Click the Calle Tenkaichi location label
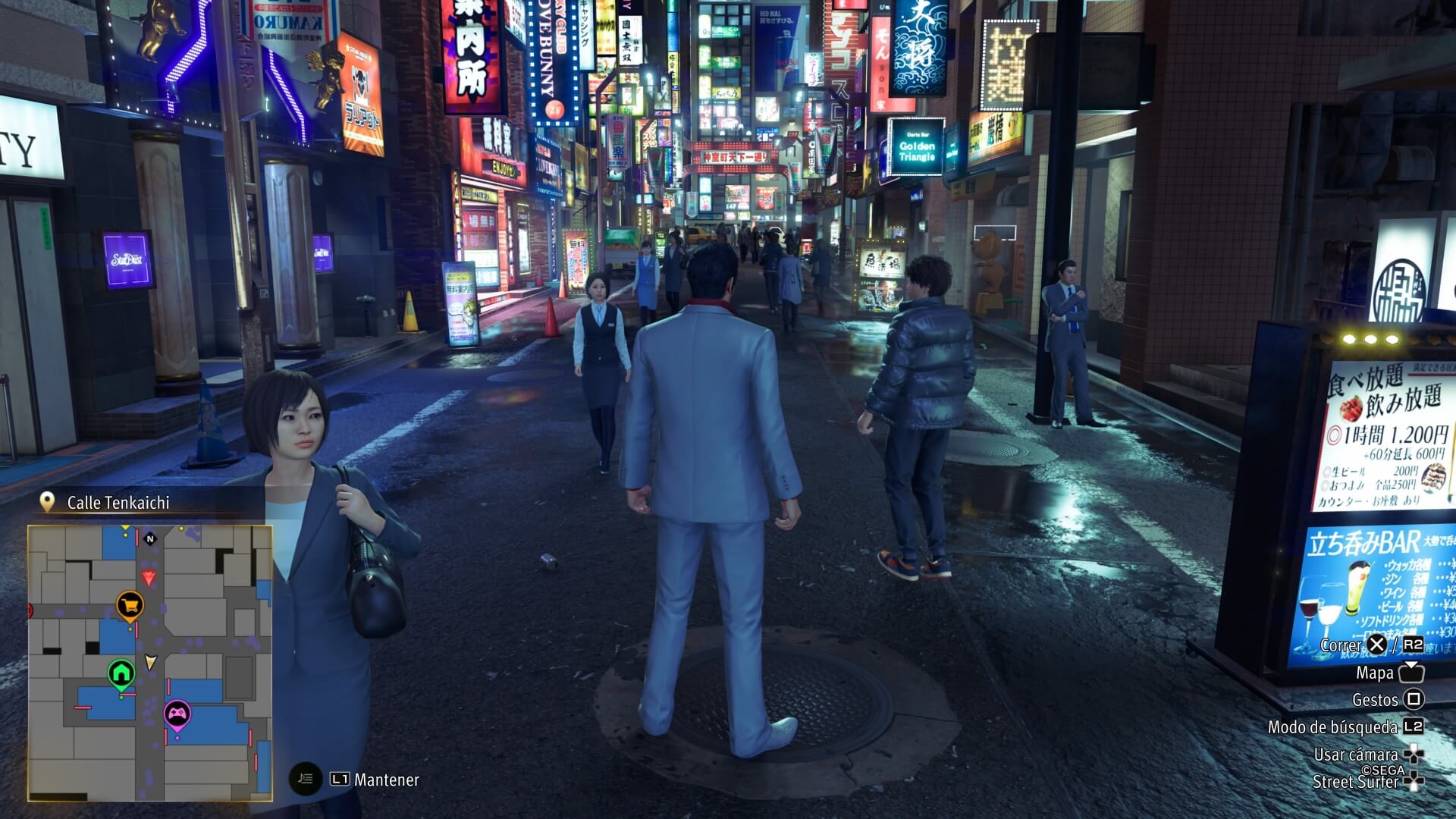 tap(118, 503)
